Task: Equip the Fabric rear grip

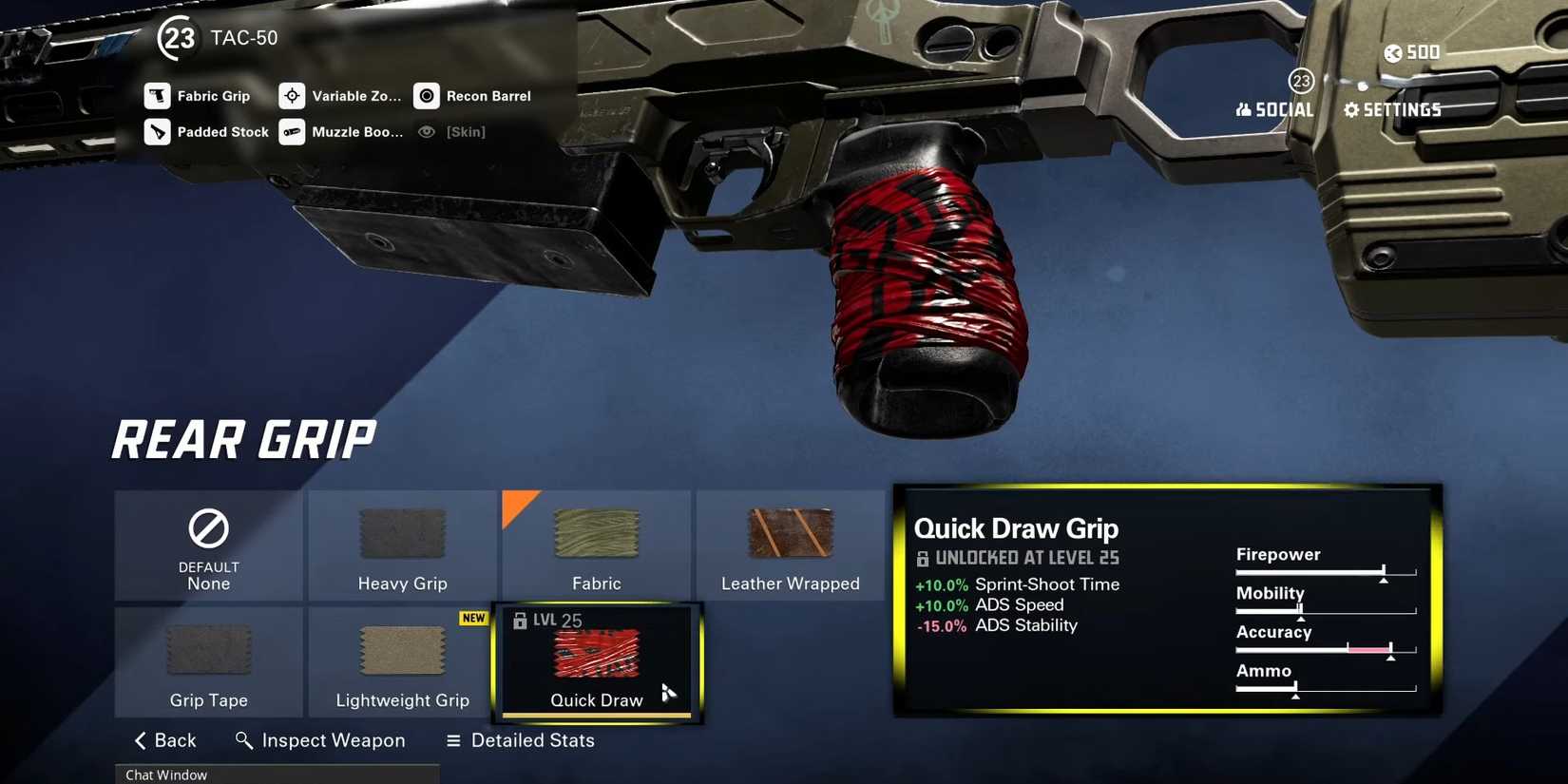Action: pyautogui.click(x=596, y=546)
